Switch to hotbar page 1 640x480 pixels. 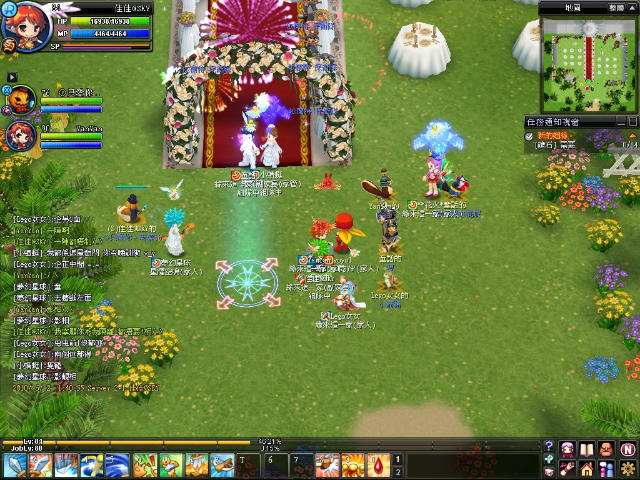[x=397, y=459]
